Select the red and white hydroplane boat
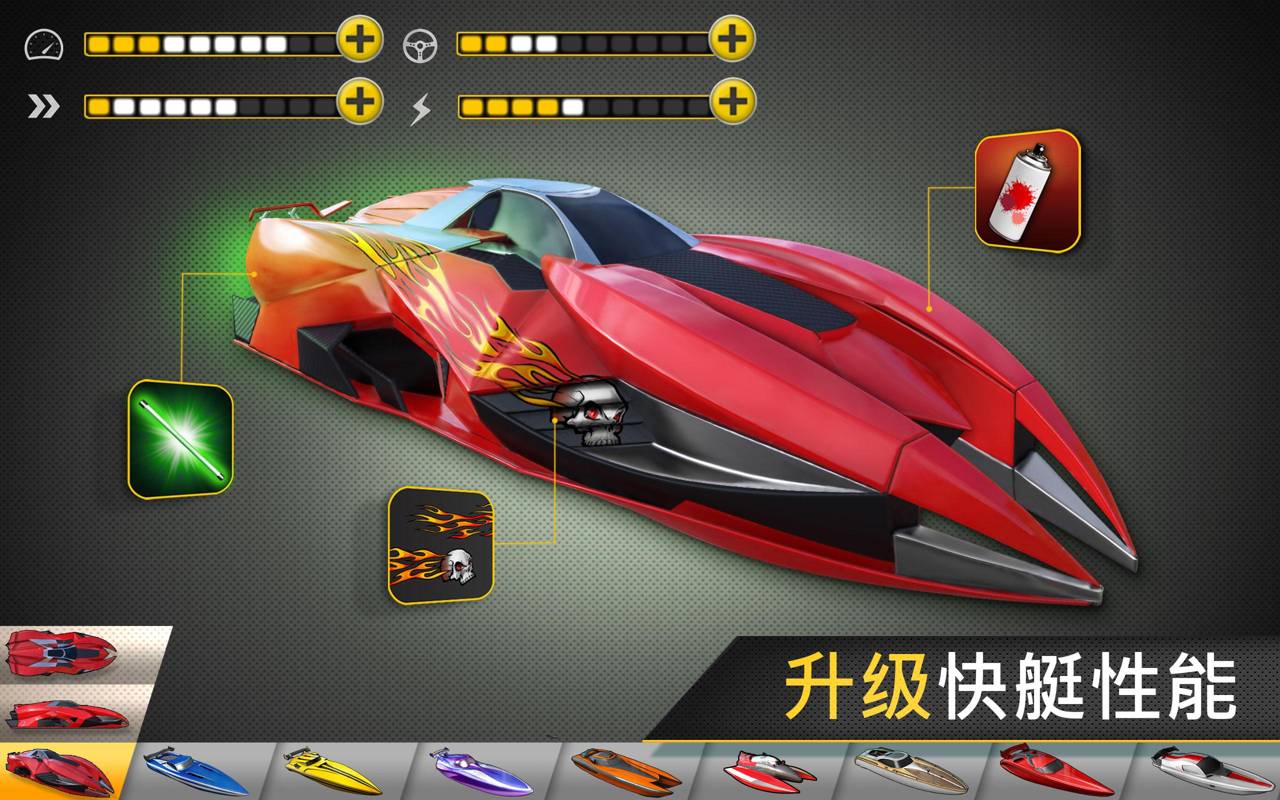Screen dimensions: 1280x800 (766, 772)
